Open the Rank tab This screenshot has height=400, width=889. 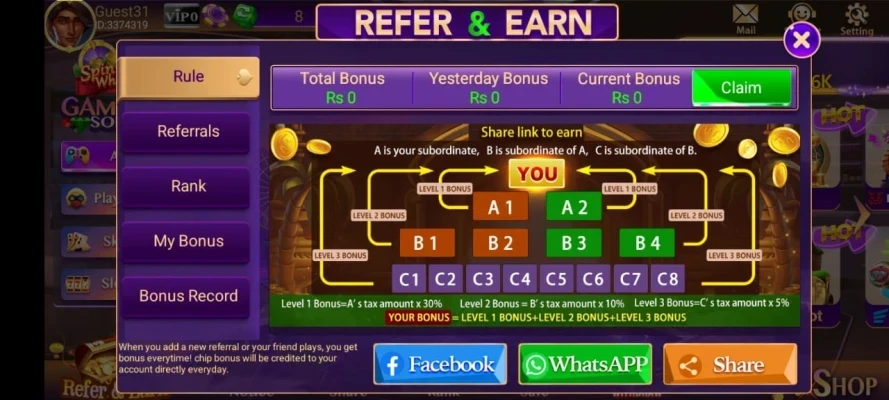[x=187, y=187]
